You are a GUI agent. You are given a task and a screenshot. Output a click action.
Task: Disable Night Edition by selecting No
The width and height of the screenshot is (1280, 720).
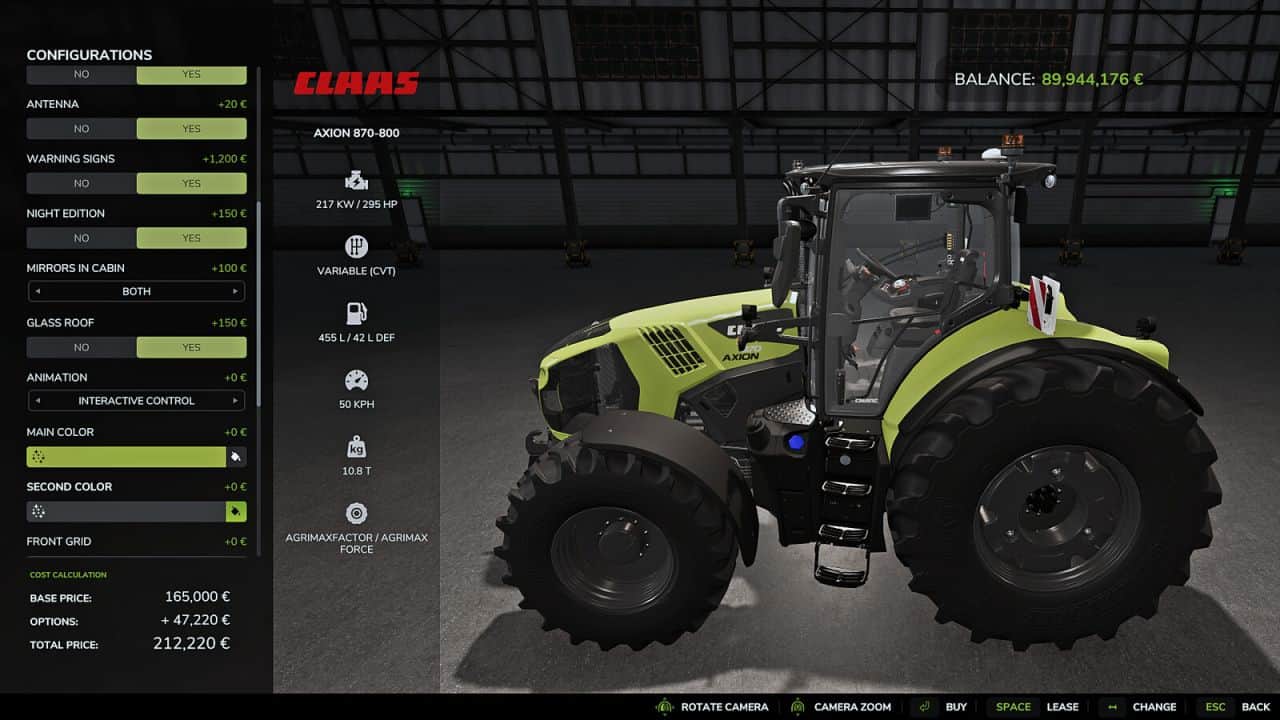tap(81, 238)
